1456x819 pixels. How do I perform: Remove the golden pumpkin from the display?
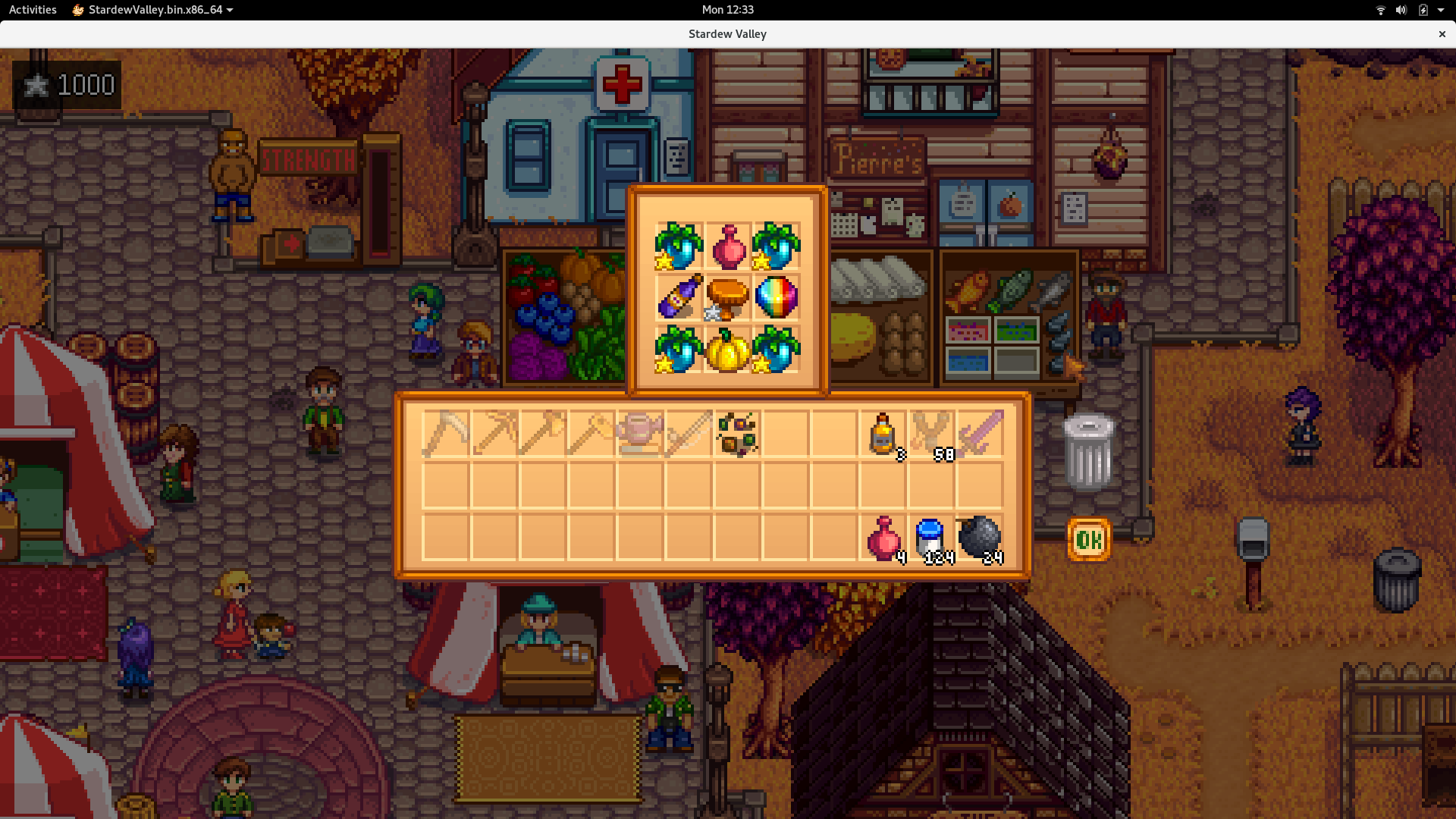tap(727, 350)
